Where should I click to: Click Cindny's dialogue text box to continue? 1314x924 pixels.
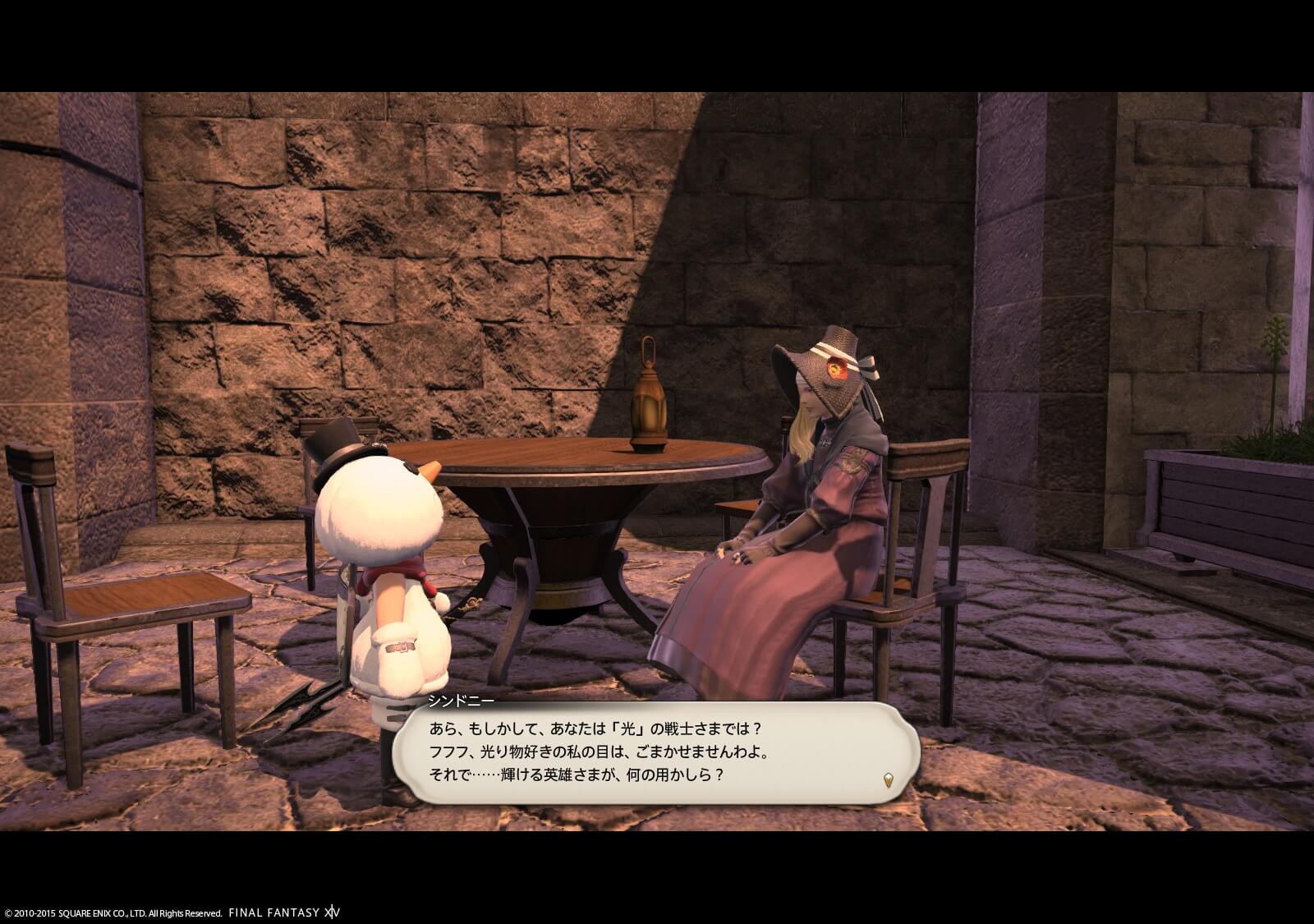[654, 753]
